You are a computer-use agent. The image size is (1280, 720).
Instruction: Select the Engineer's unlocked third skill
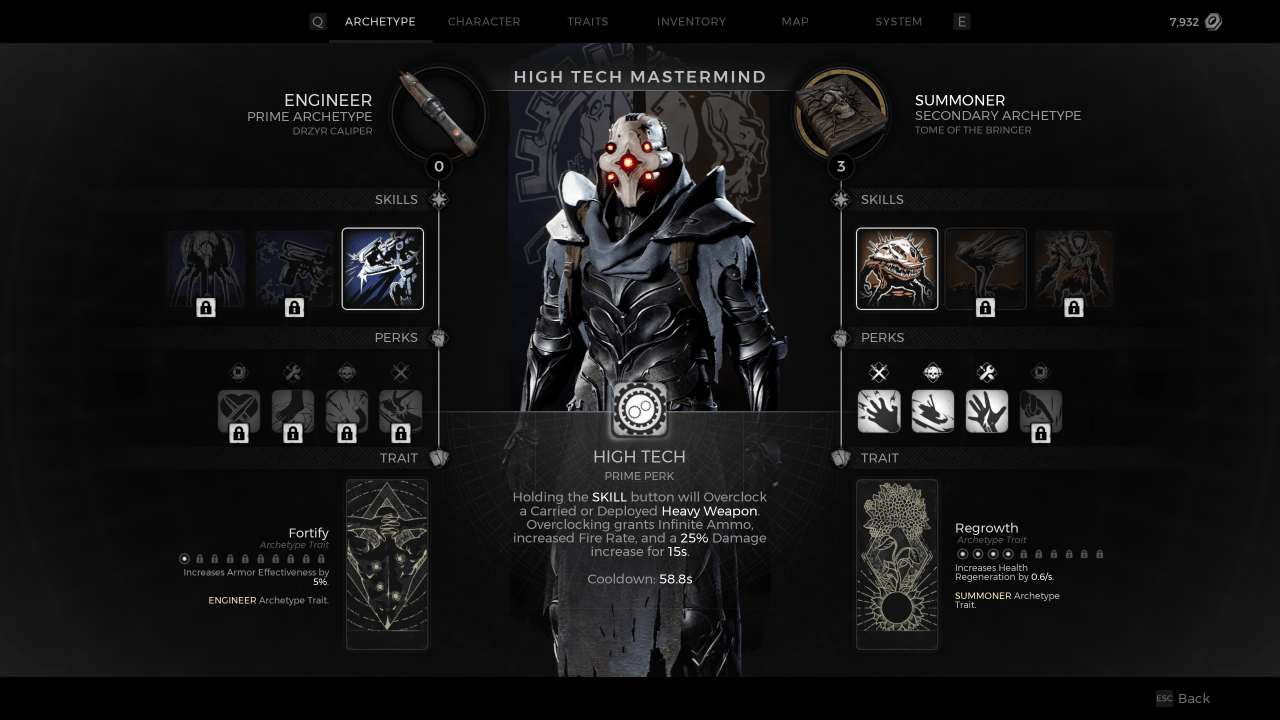tap(382, 268)
